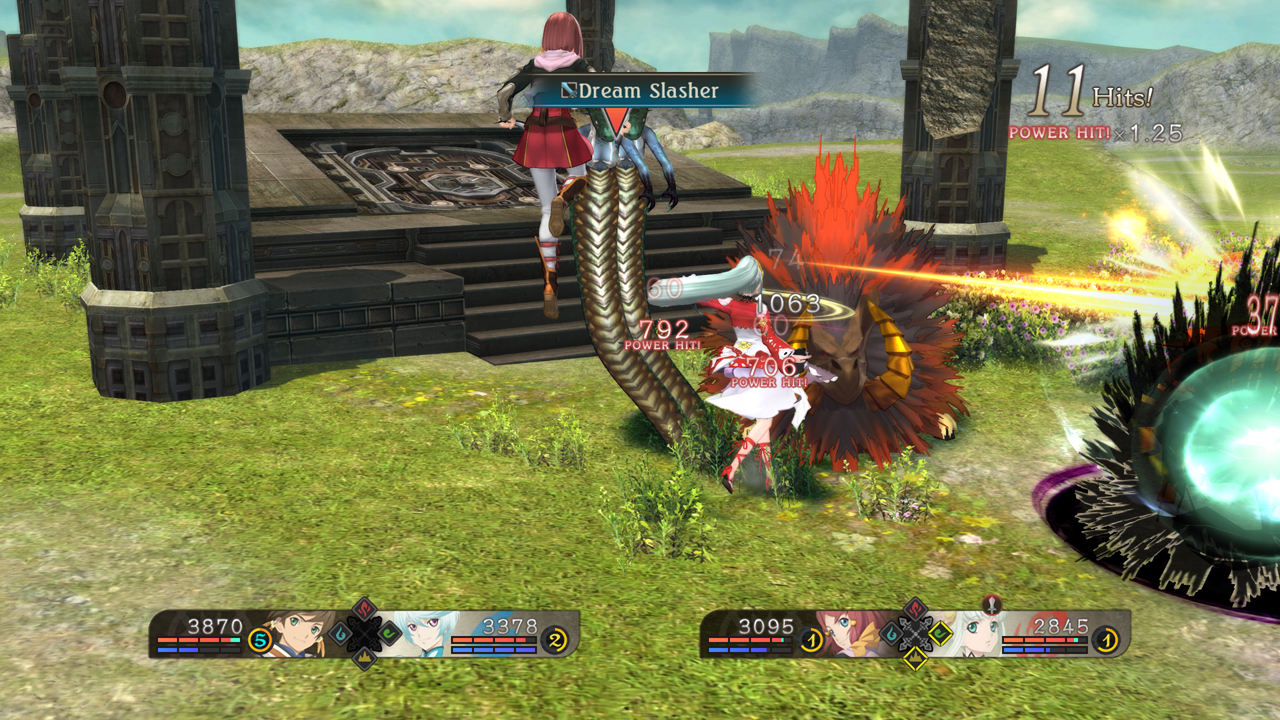Click the cross emblem on the right party HUD
The width and height of the screenshot is (1280, 720).
tap(914, 634)
